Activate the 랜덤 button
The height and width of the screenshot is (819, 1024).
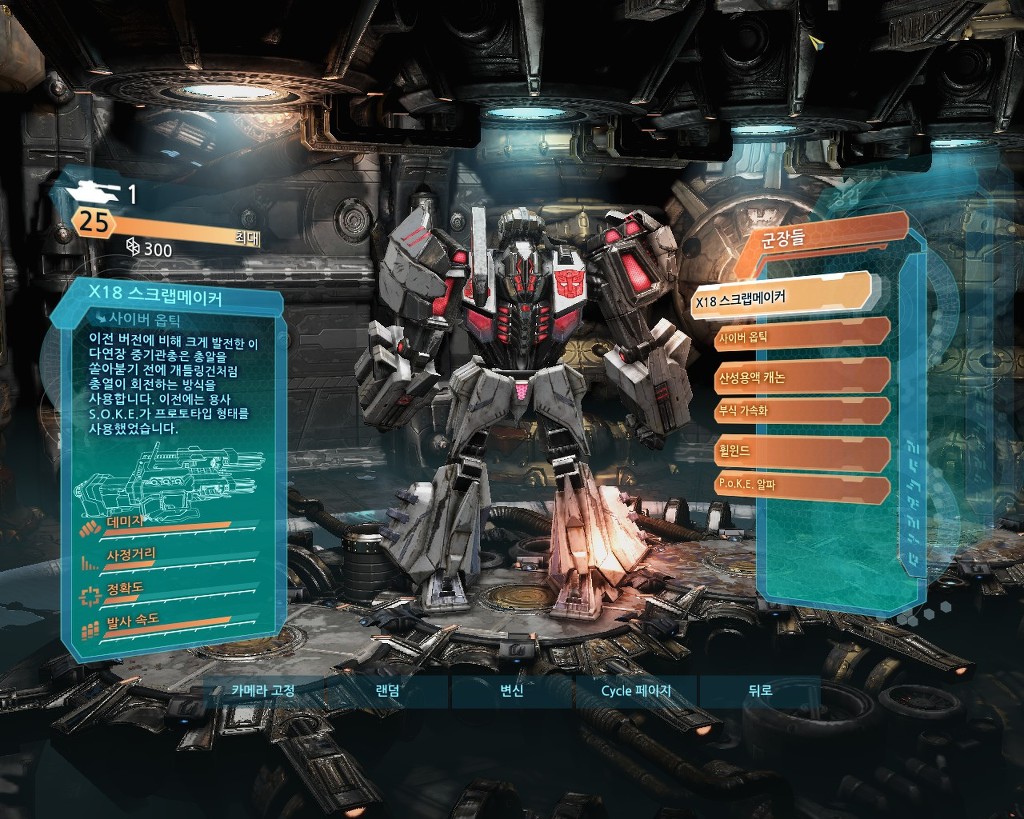pyautogui.click(x=388, y=690)
